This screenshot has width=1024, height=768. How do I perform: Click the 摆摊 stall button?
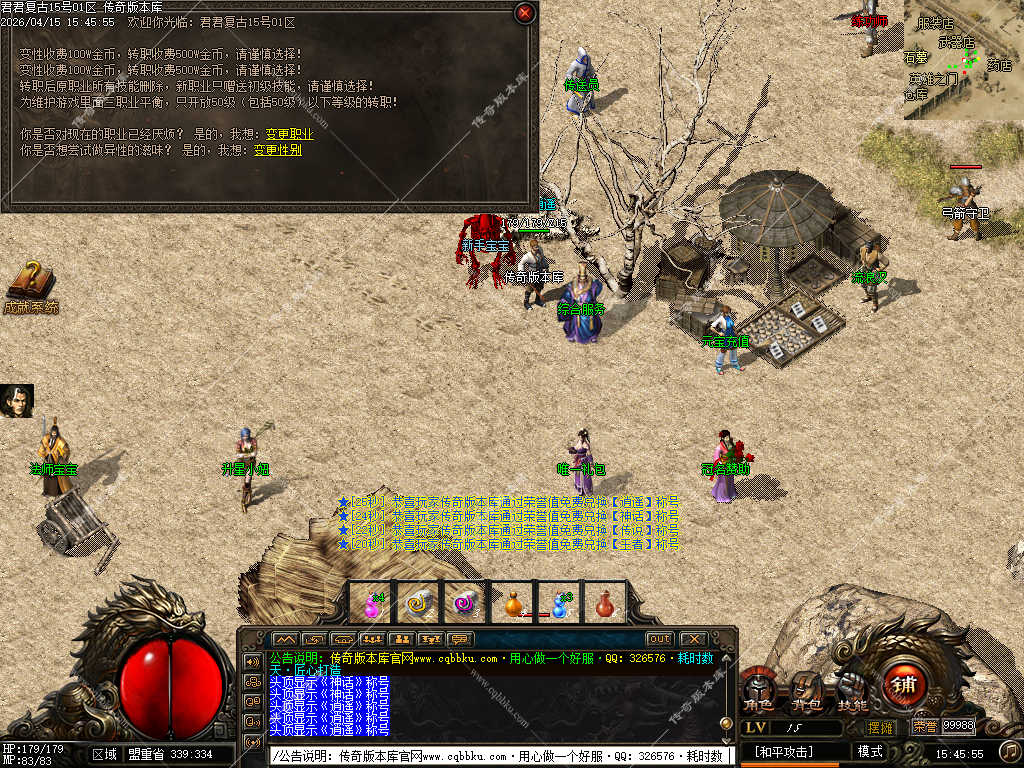(x=880, y=727)
